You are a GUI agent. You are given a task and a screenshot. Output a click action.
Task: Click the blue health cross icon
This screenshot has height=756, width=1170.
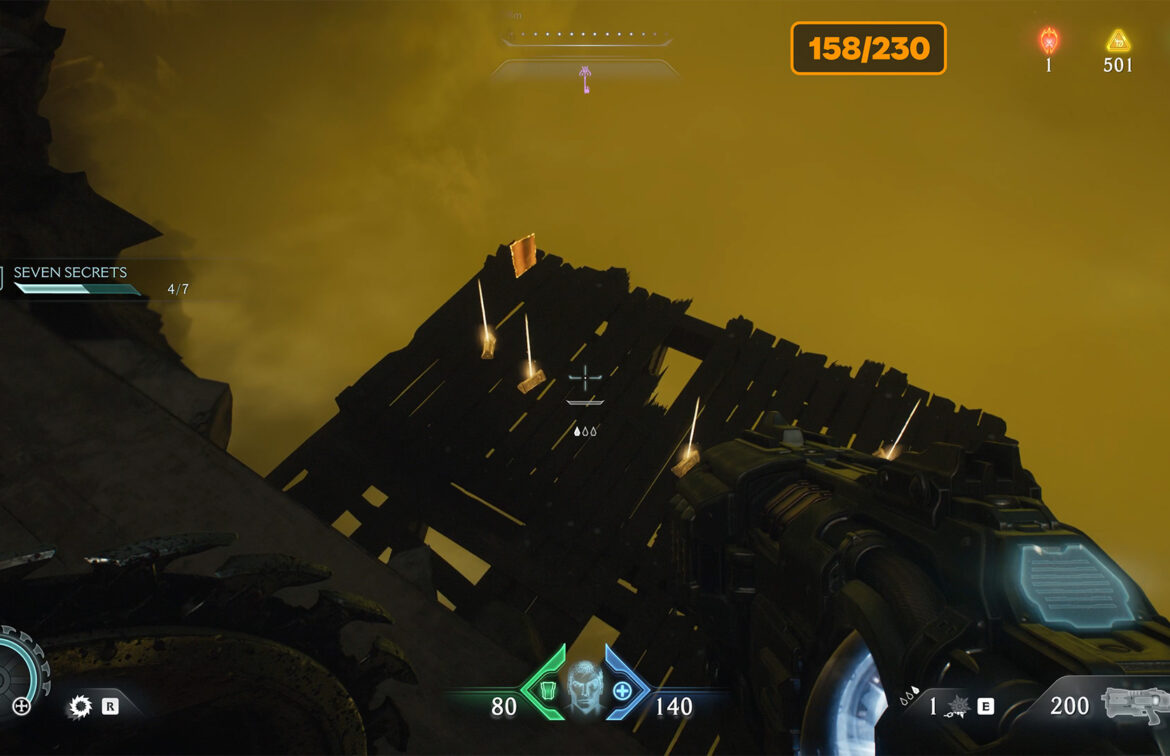(622, 691)
